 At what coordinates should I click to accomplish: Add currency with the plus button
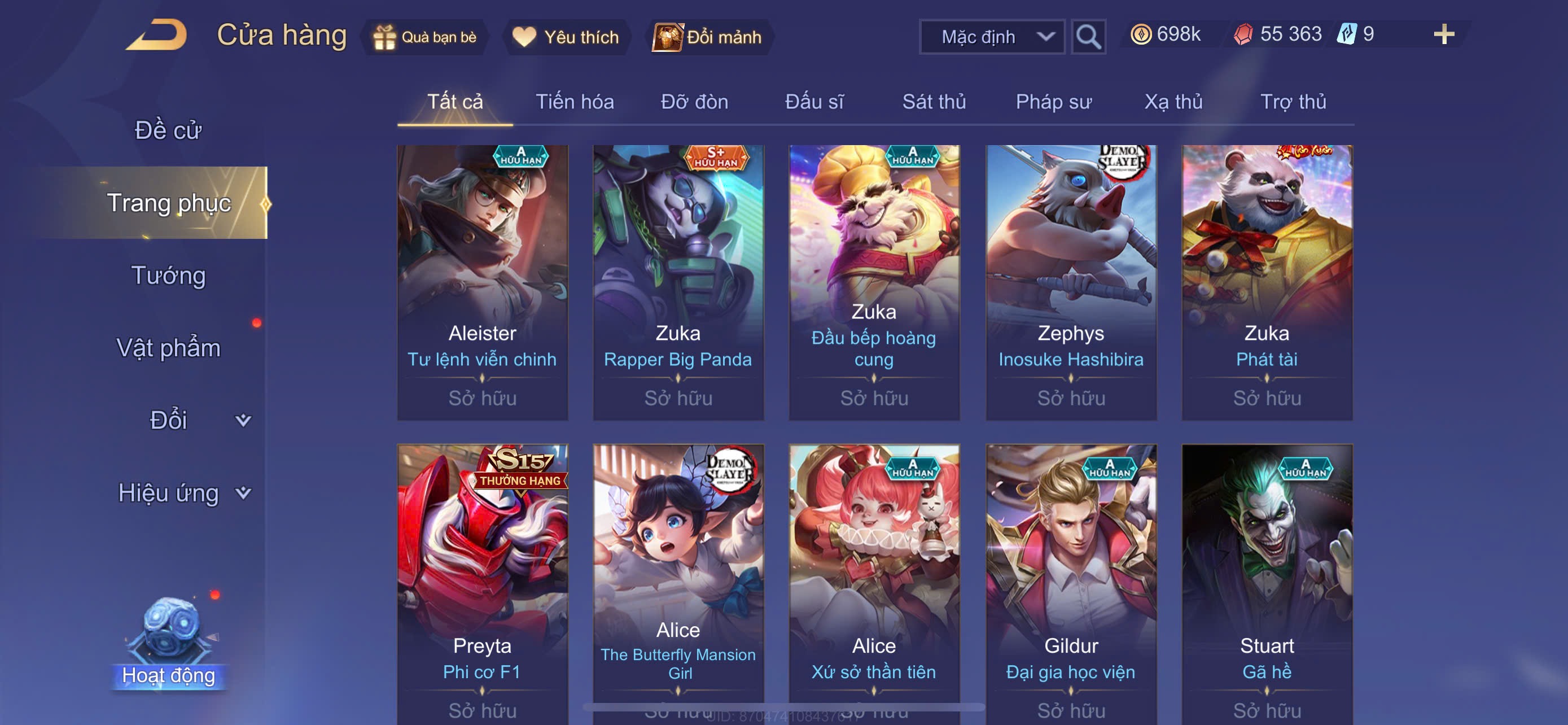(1443, 34)
